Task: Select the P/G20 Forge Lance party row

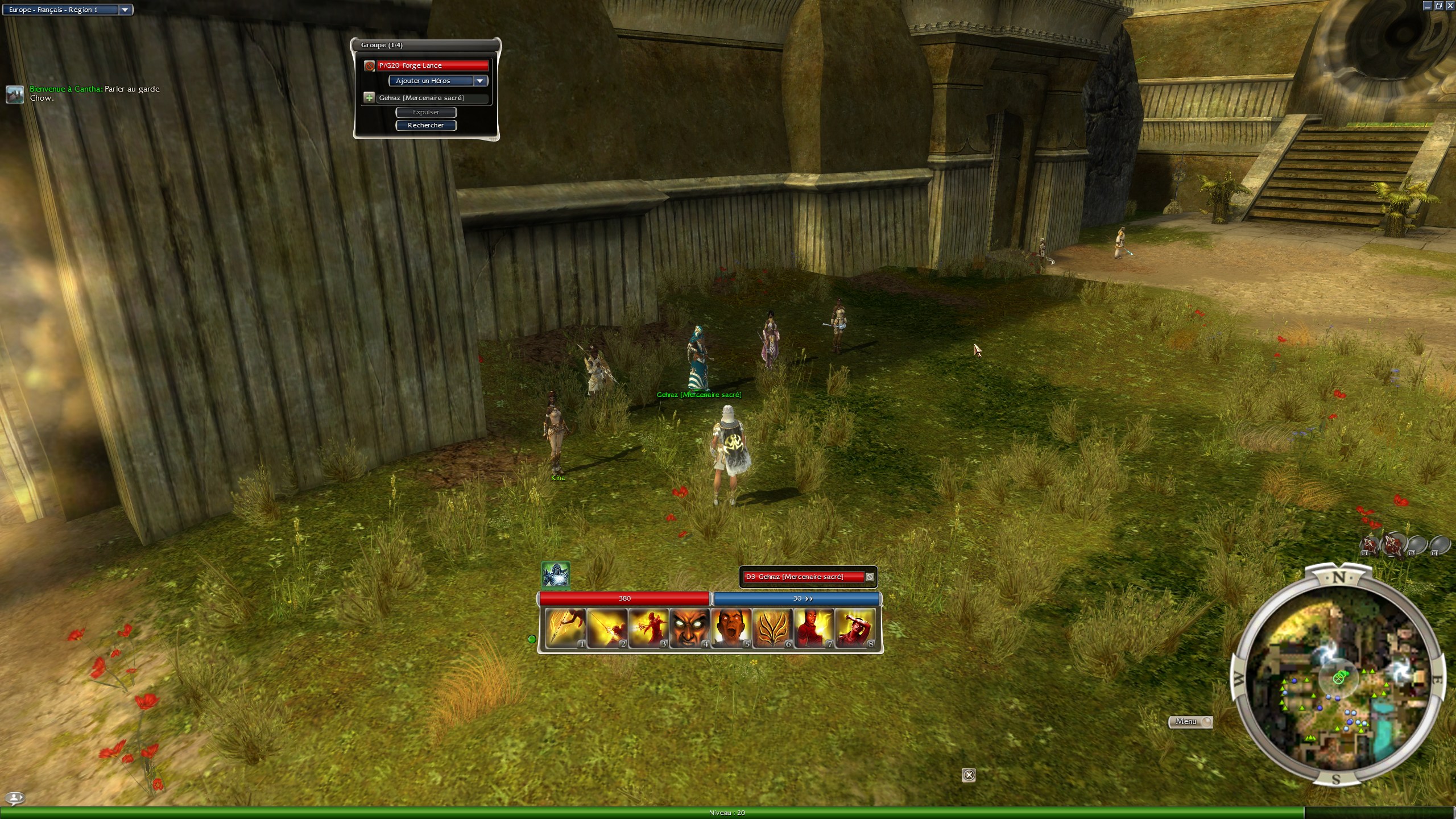Action: tap(432, 65)
